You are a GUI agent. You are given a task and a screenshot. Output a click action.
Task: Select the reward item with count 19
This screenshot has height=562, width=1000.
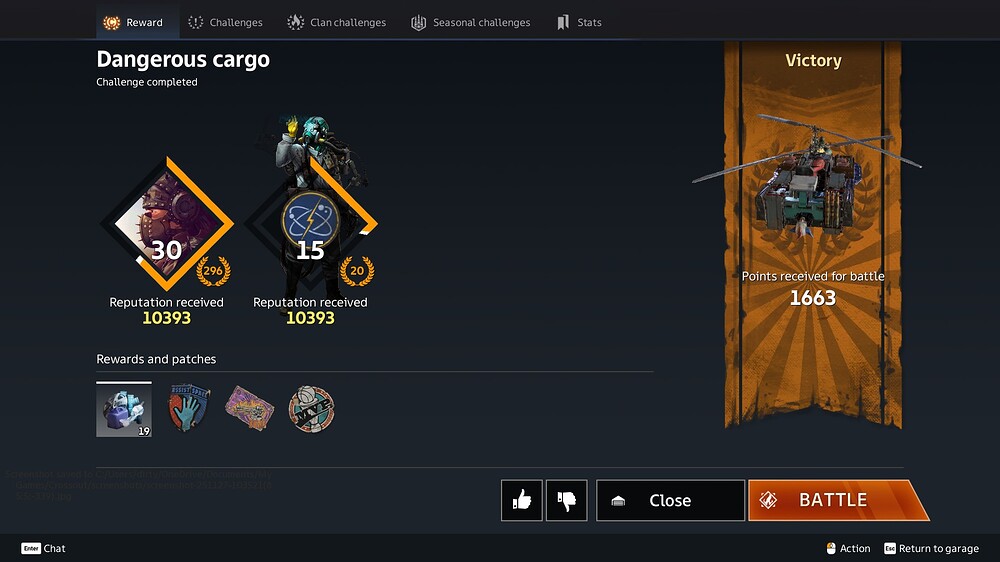[x=124, y=410]
